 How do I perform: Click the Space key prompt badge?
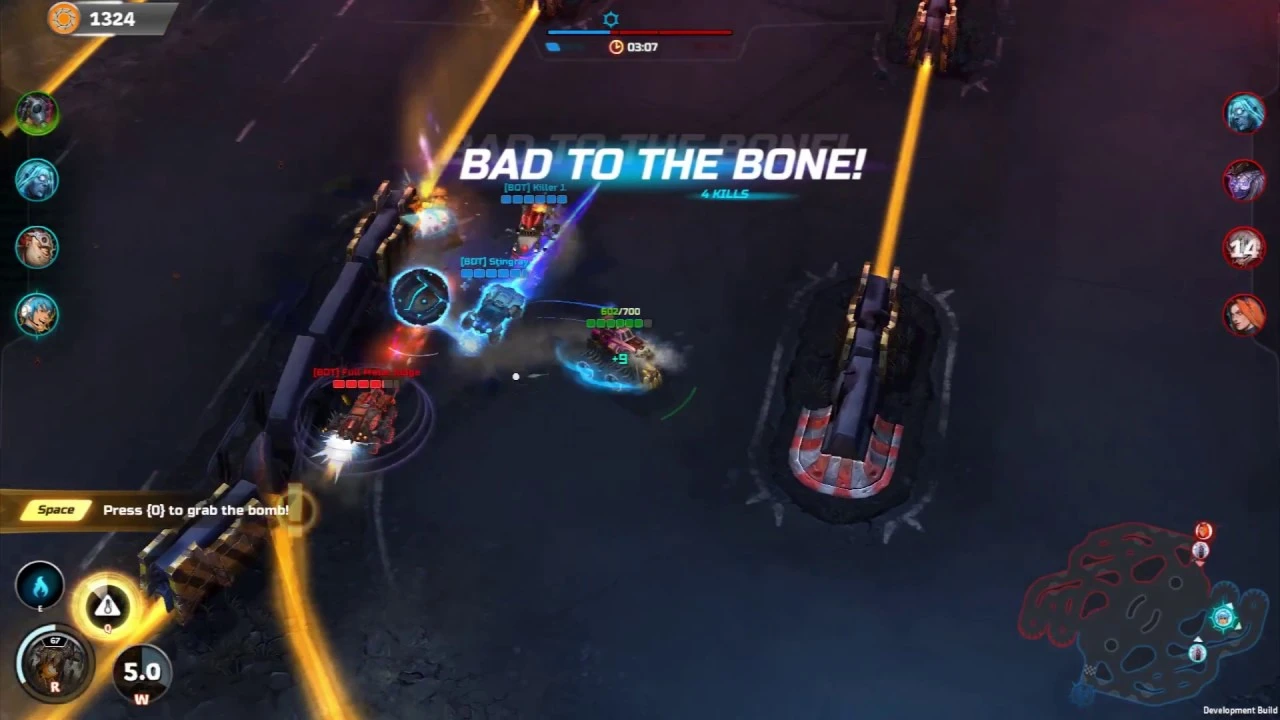[56, 510]
